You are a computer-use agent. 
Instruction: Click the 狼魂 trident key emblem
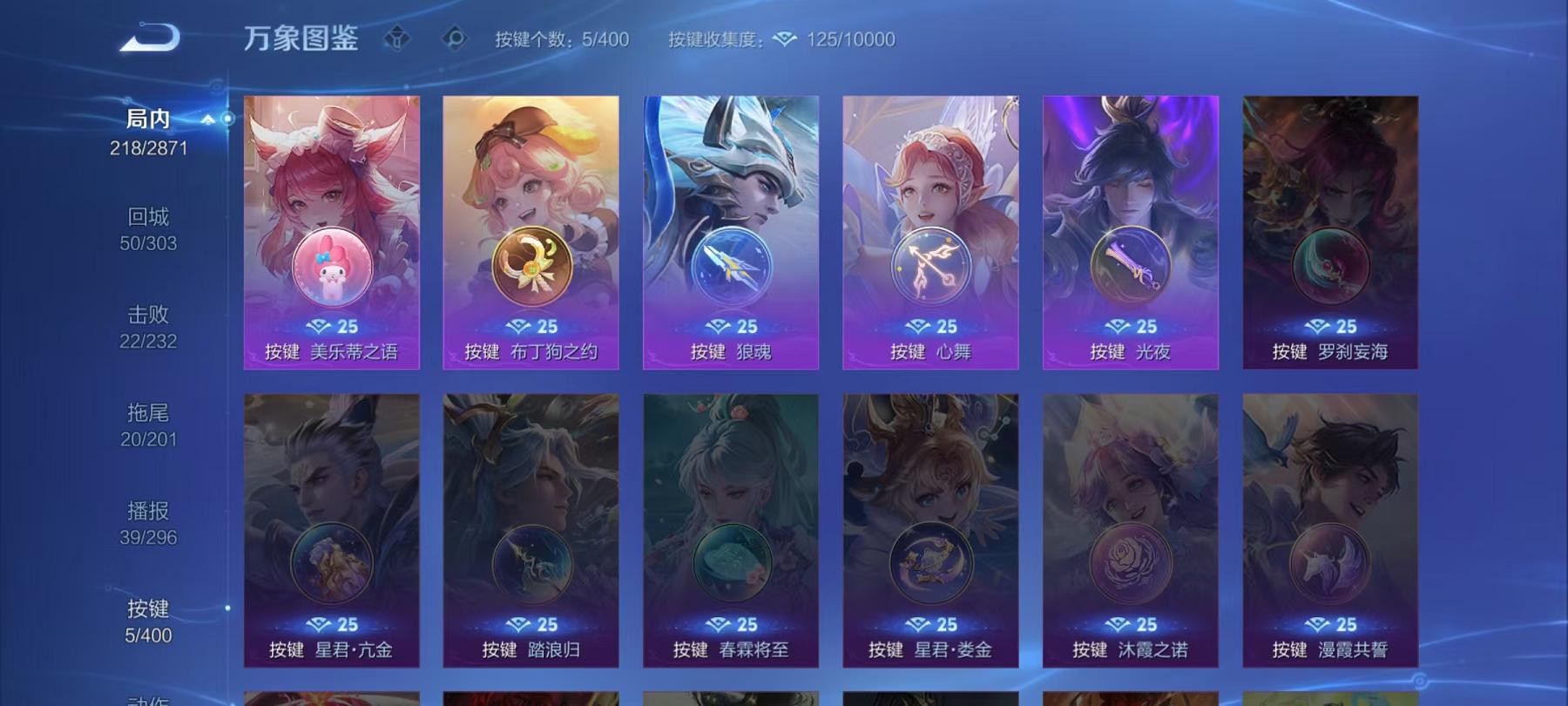[730, 267]
